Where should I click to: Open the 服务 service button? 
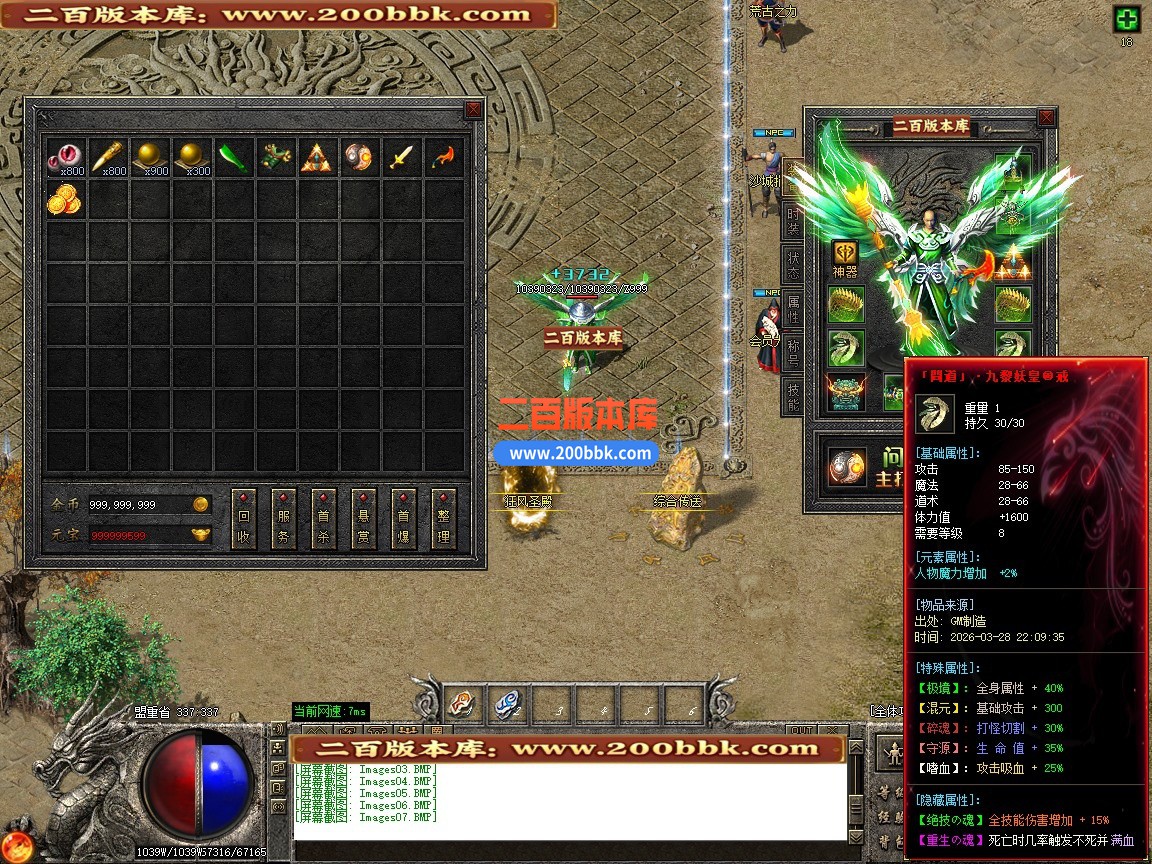[284, 520]
